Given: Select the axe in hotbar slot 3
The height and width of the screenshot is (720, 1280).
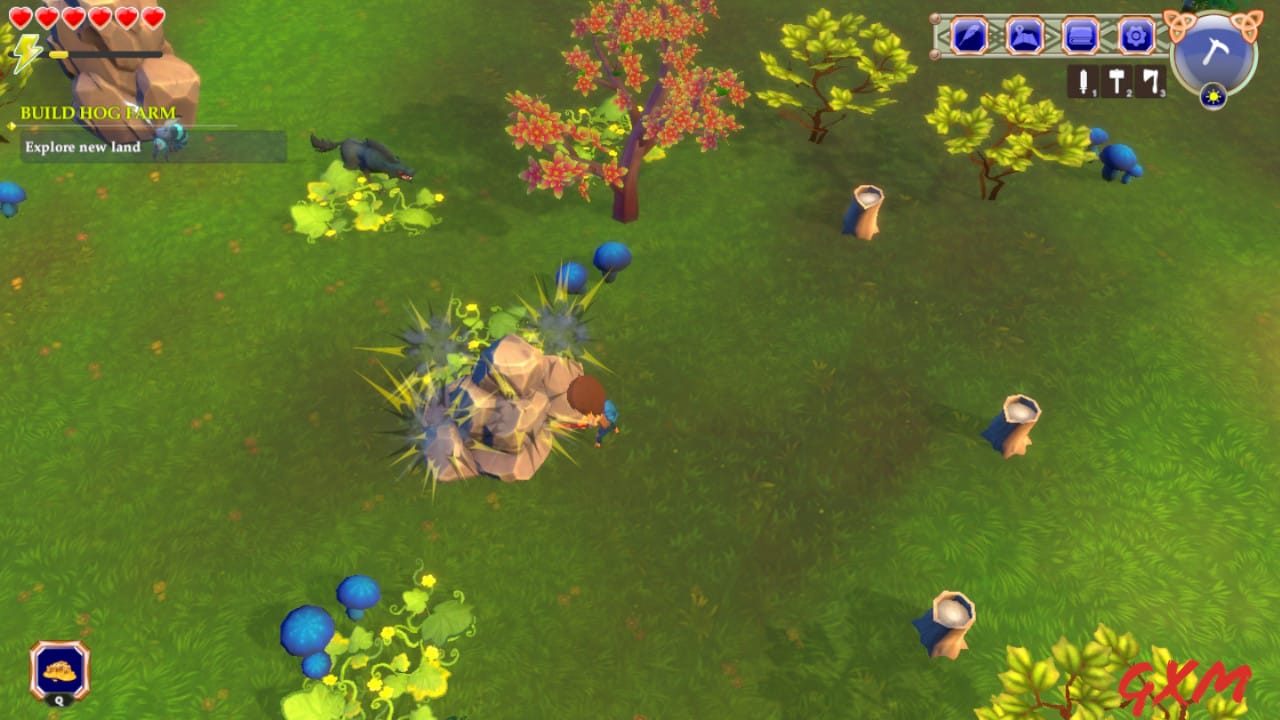Looking at the screenshot, I should click(x=1150, y=79).
